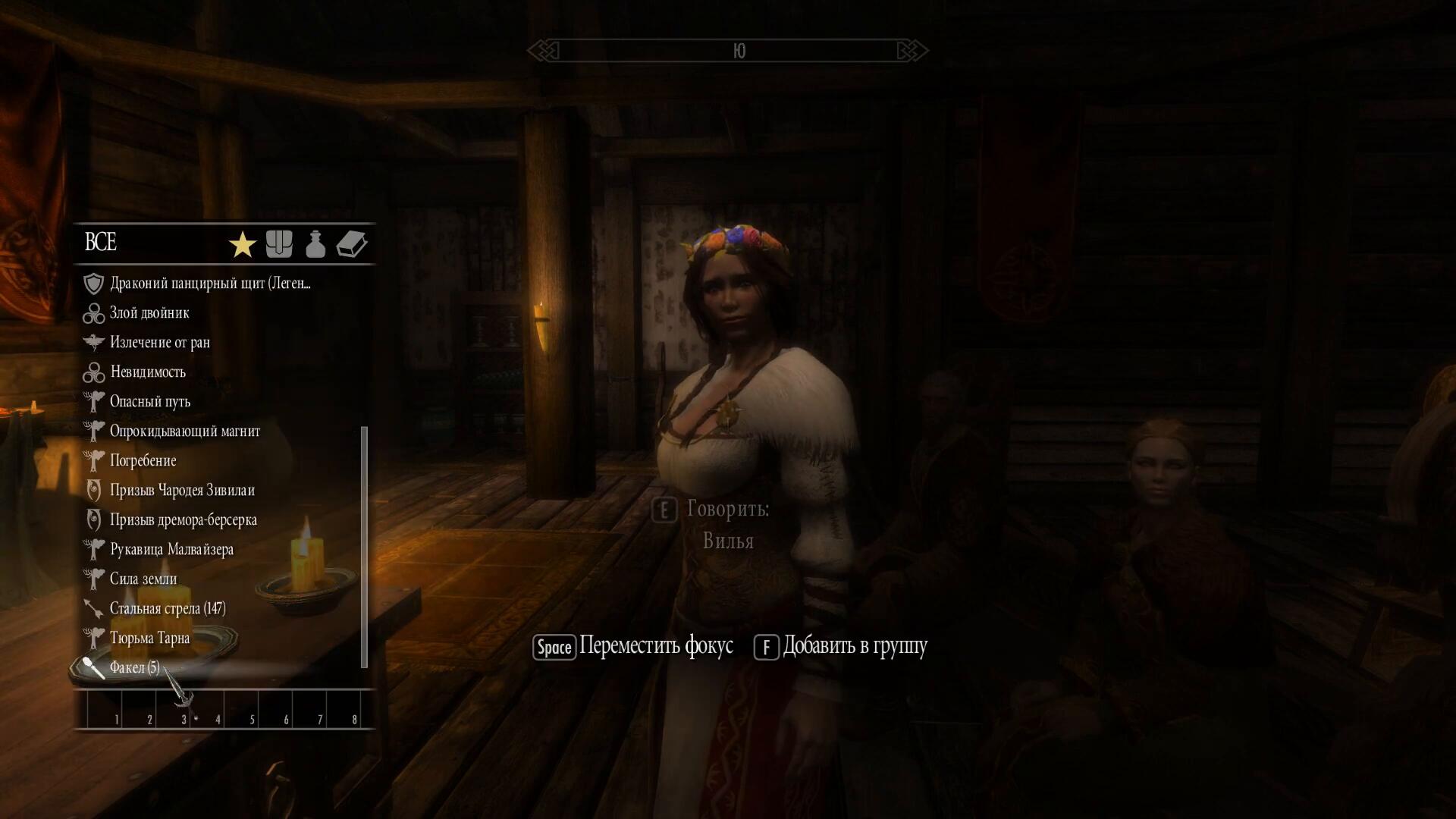
Task: Choose the Сила земли entry
Action: [x=143, y=579]
